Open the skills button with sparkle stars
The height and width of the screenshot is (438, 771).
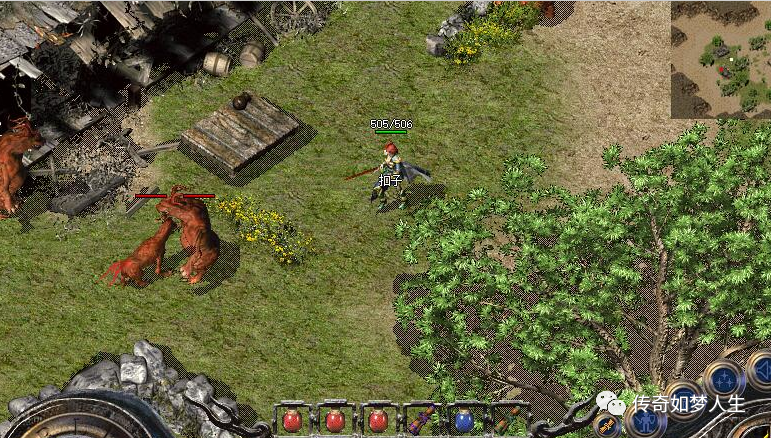click(722, 379)
